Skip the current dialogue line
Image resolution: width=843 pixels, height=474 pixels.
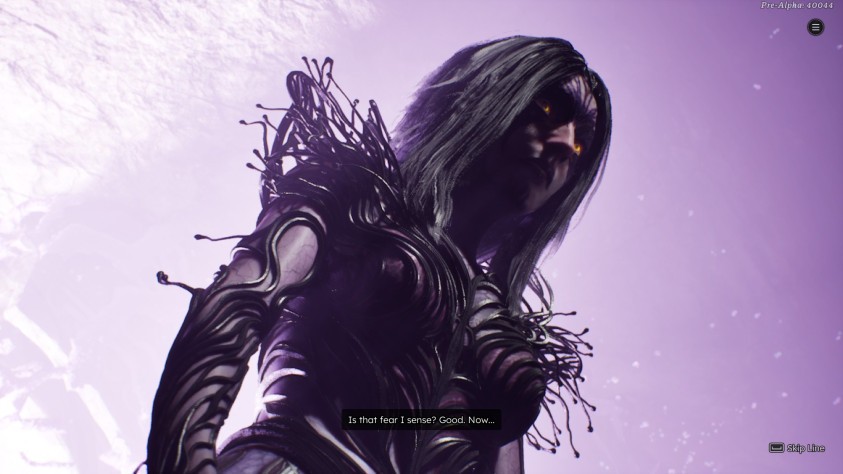797,448
